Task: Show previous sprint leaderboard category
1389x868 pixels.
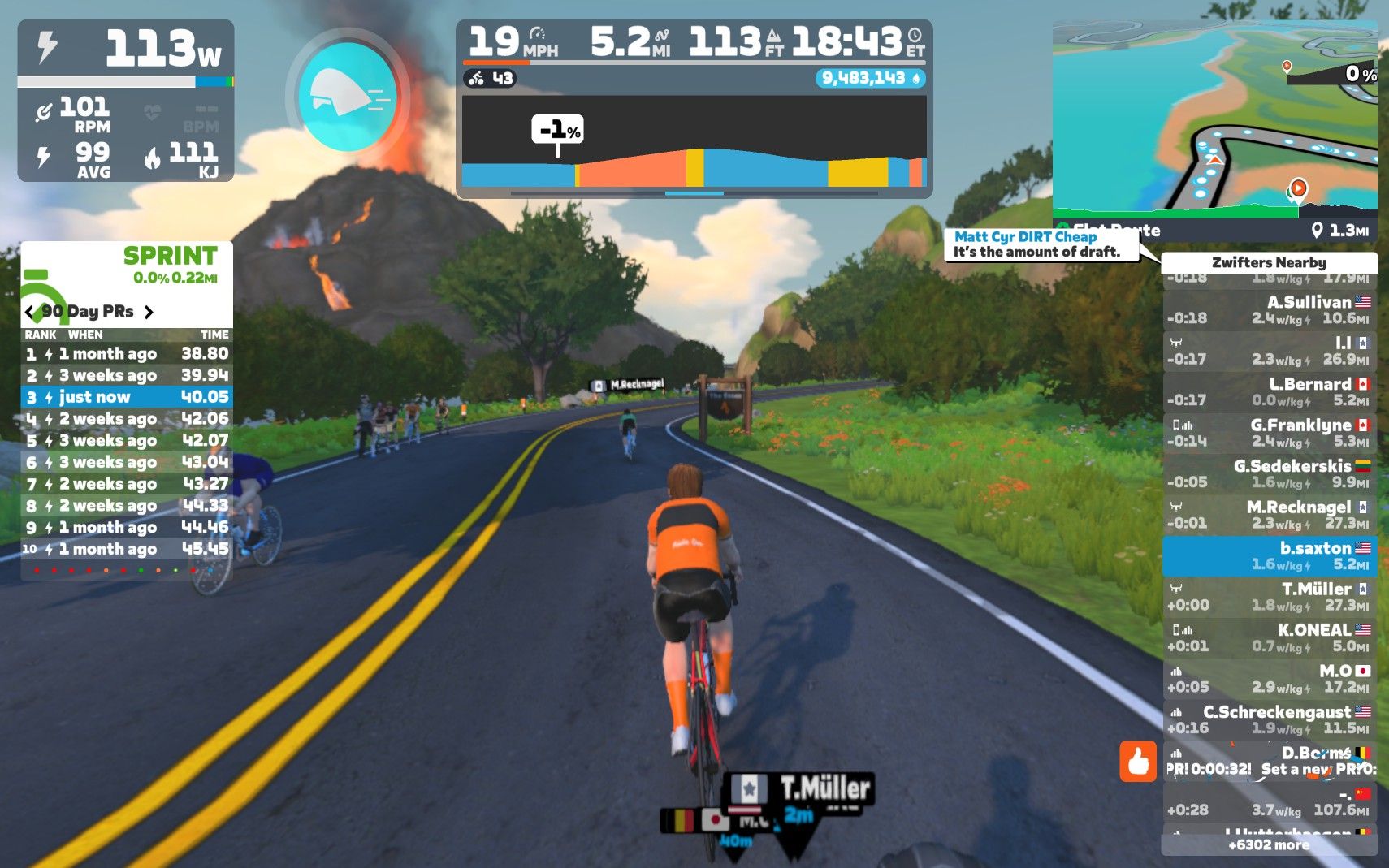Action: pyautogui.click(x=30, y=312)
